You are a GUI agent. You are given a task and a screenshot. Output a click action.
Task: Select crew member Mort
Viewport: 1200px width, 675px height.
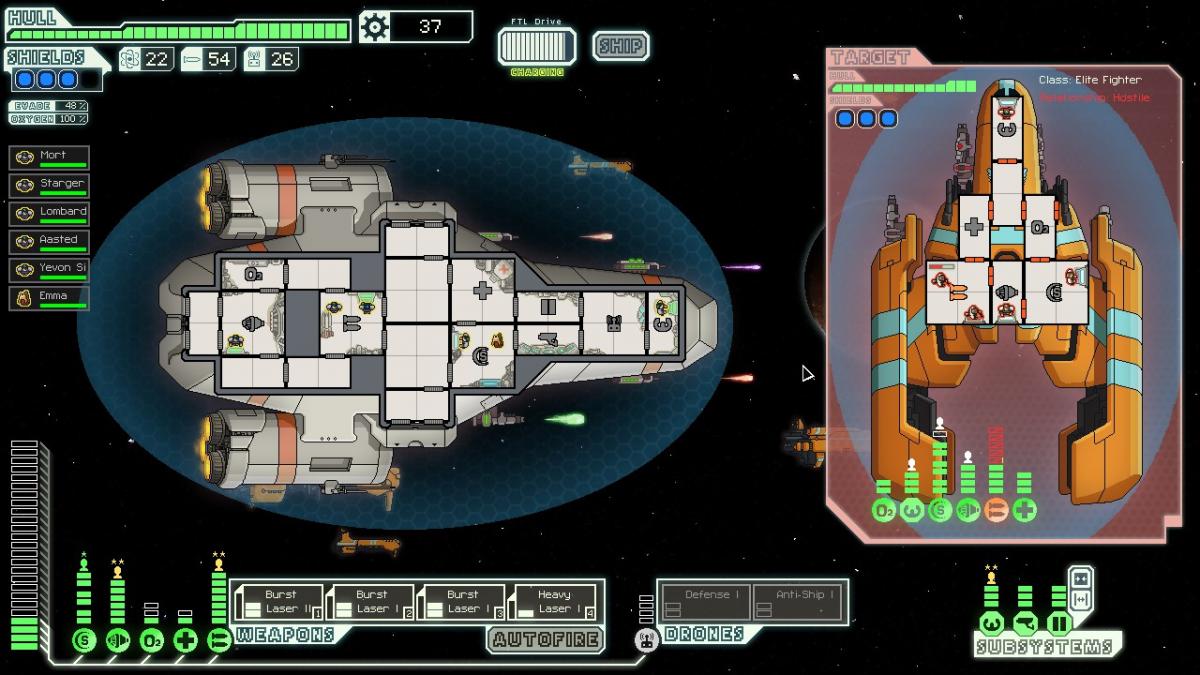[49, 158]
